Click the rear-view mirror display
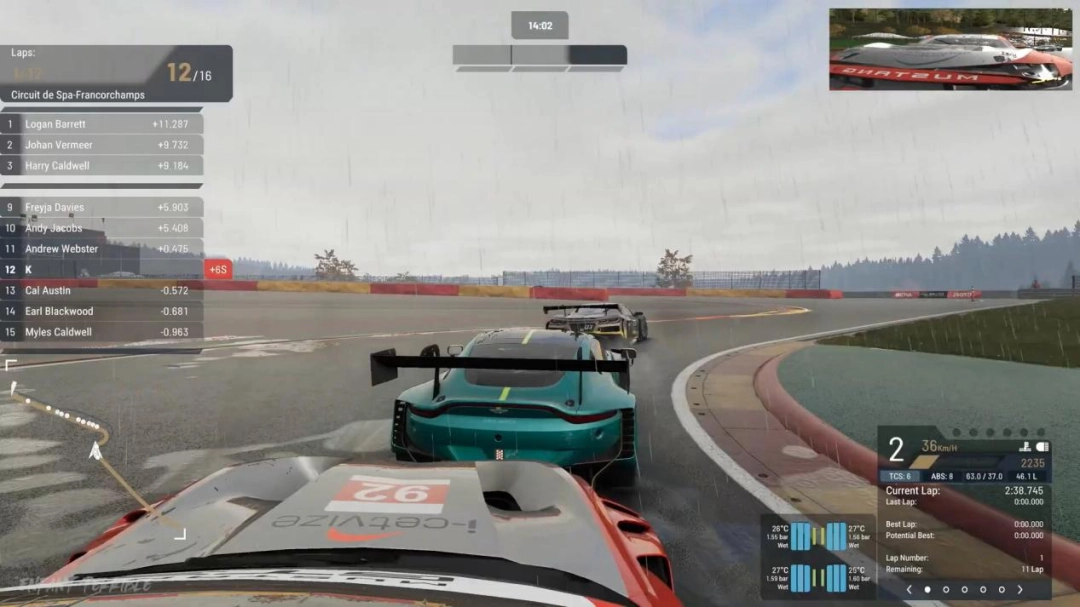 click(x=949, y=49)
